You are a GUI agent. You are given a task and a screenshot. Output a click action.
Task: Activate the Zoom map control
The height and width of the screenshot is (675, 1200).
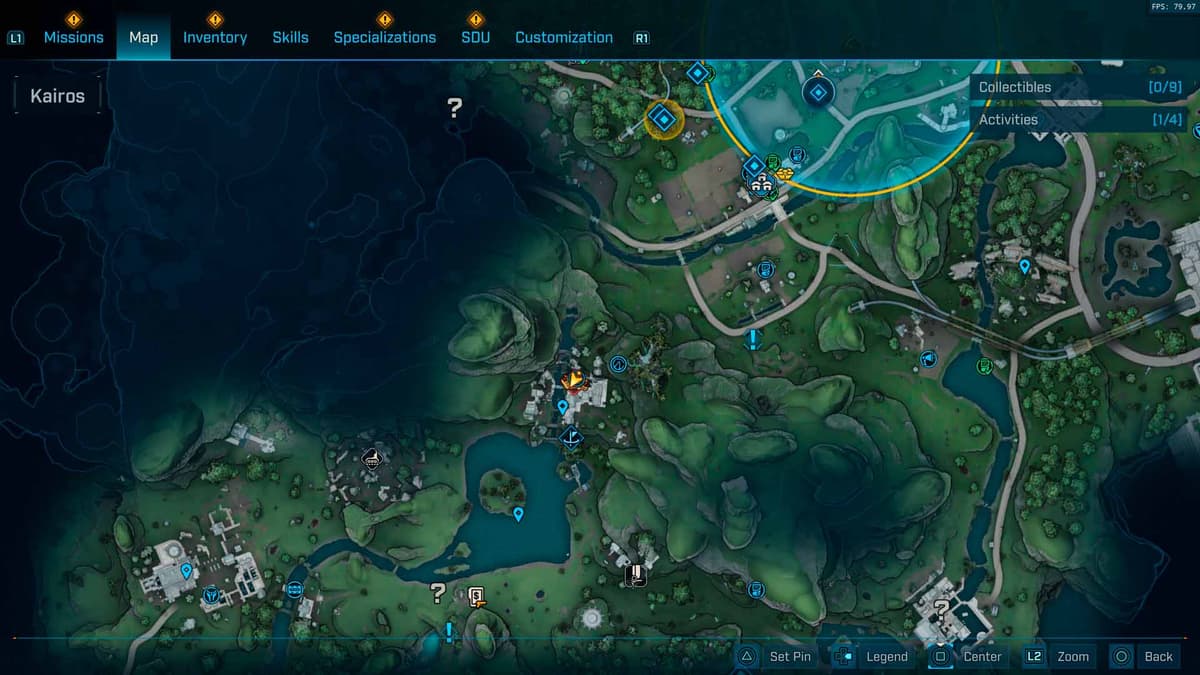pos(1058,657)
